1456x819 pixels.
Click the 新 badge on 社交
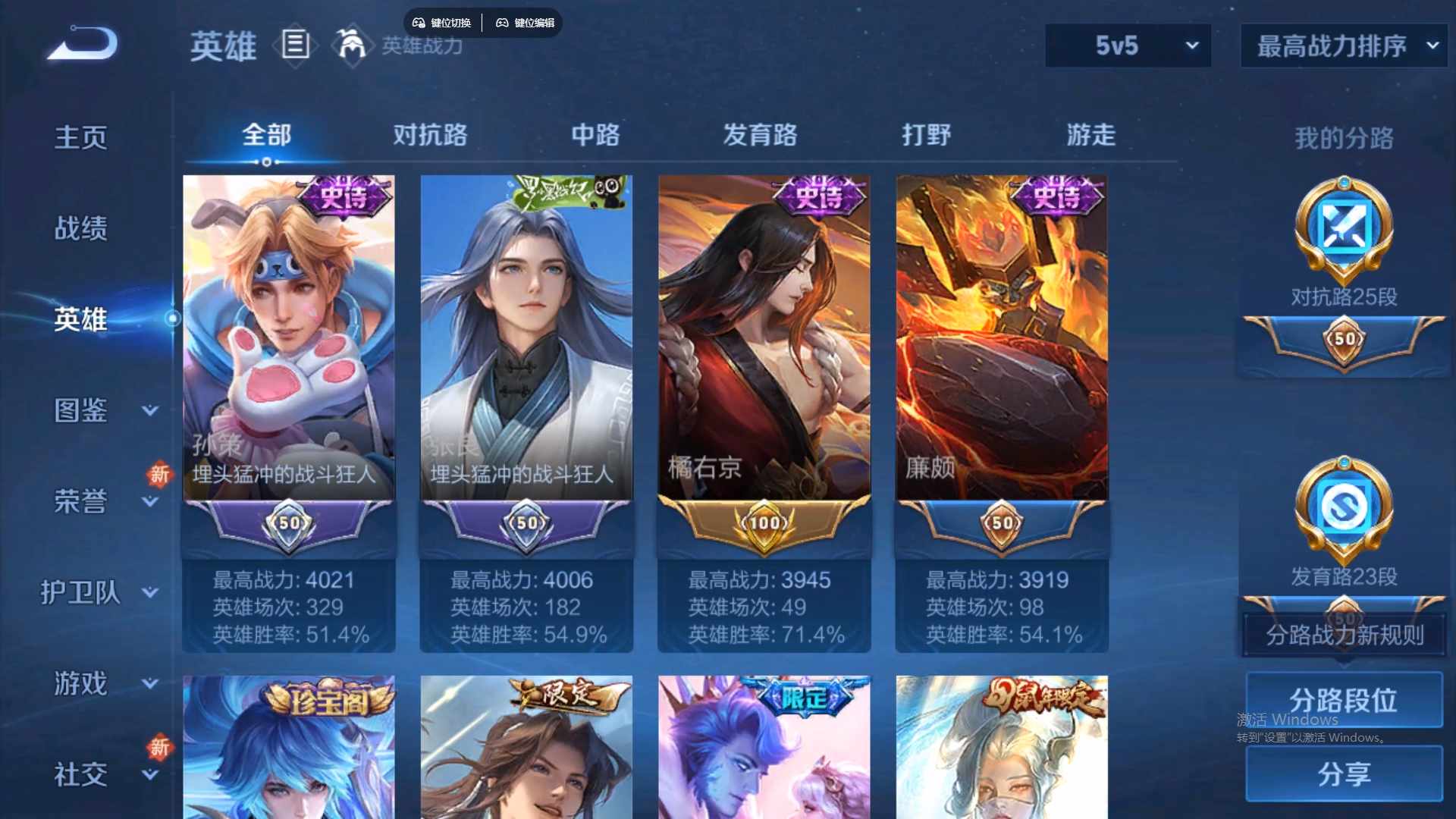(159, 747)
